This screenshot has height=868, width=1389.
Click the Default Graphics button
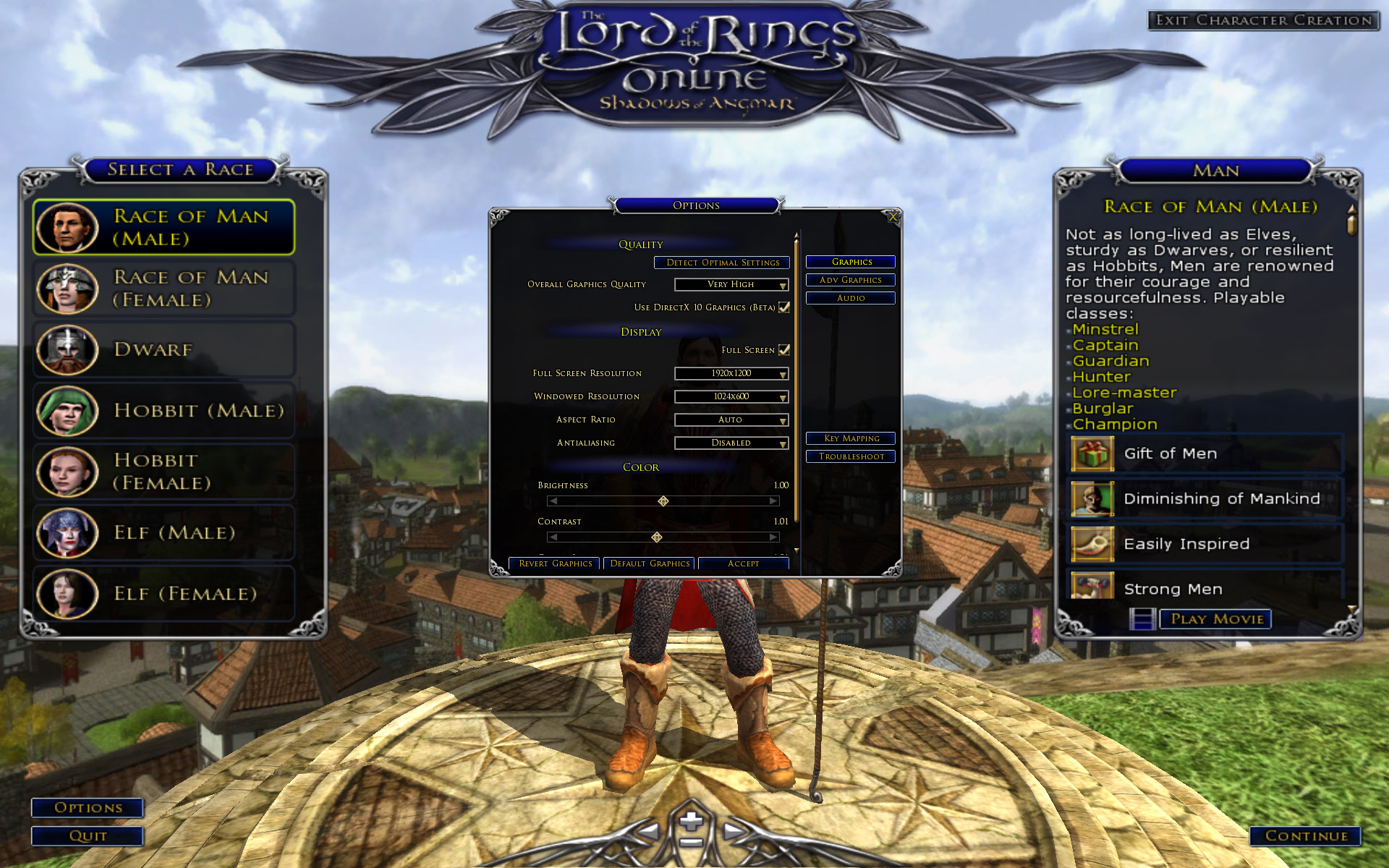(649, 563)
